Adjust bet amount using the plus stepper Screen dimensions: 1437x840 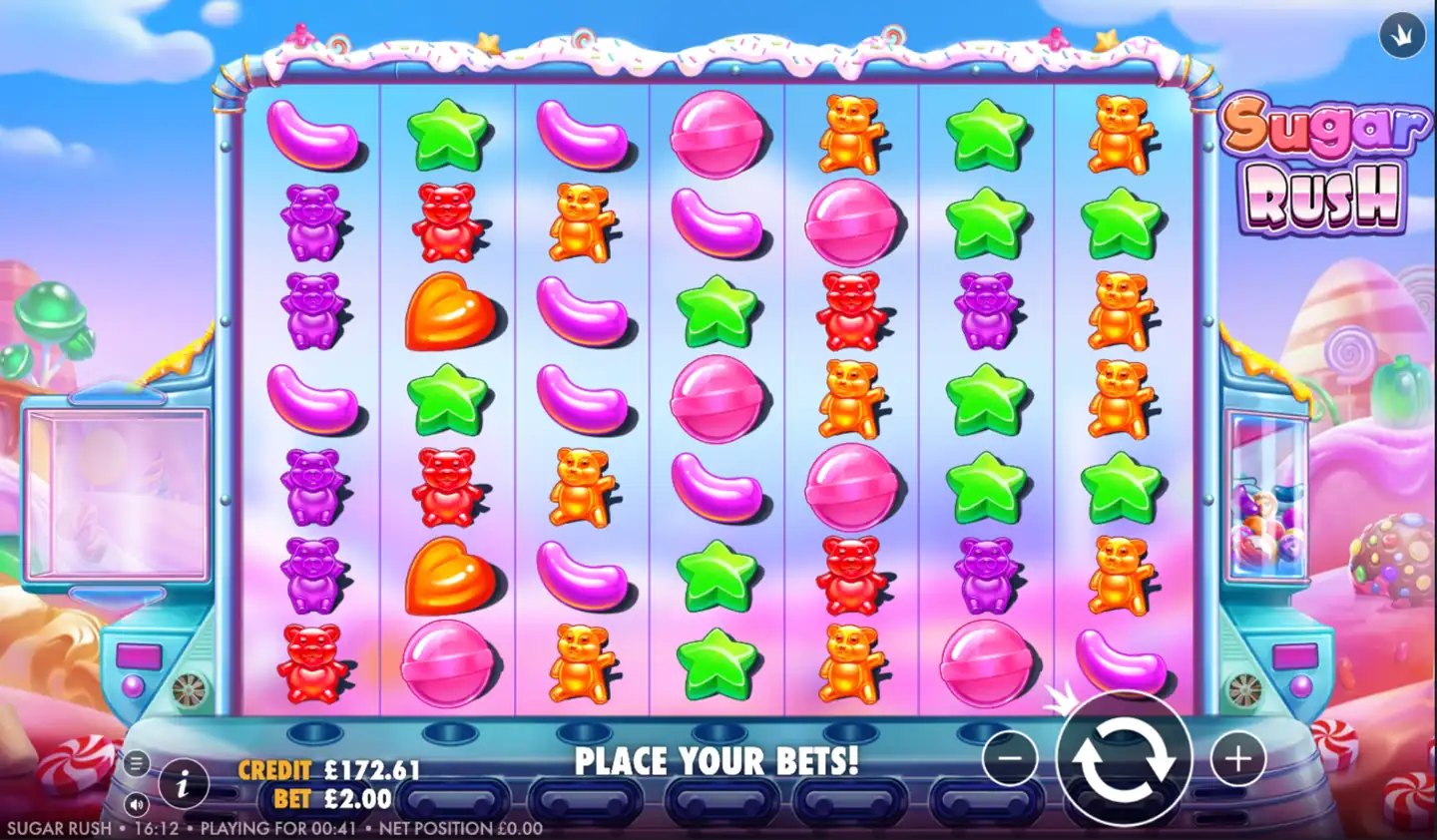1237,759
